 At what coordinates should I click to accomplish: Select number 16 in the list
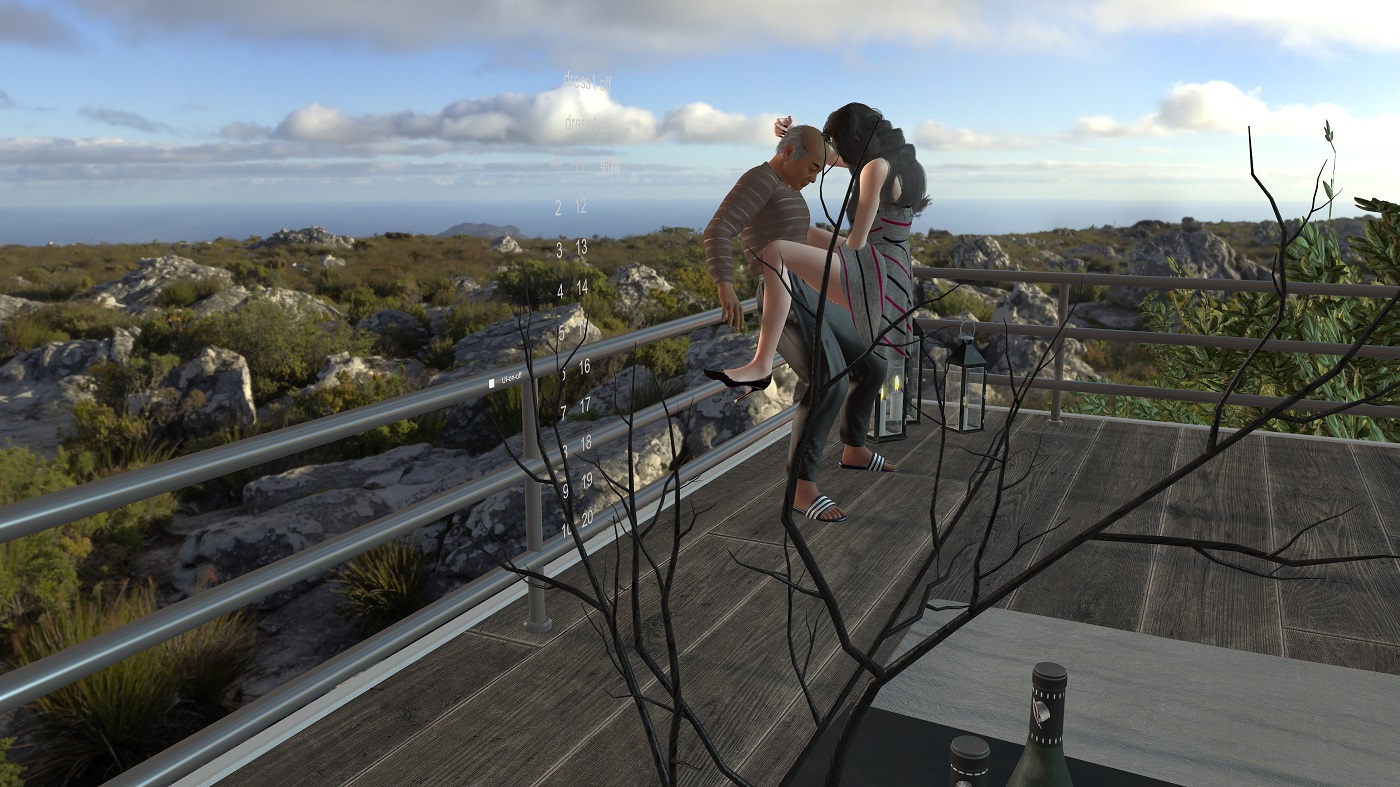(584, 367)
